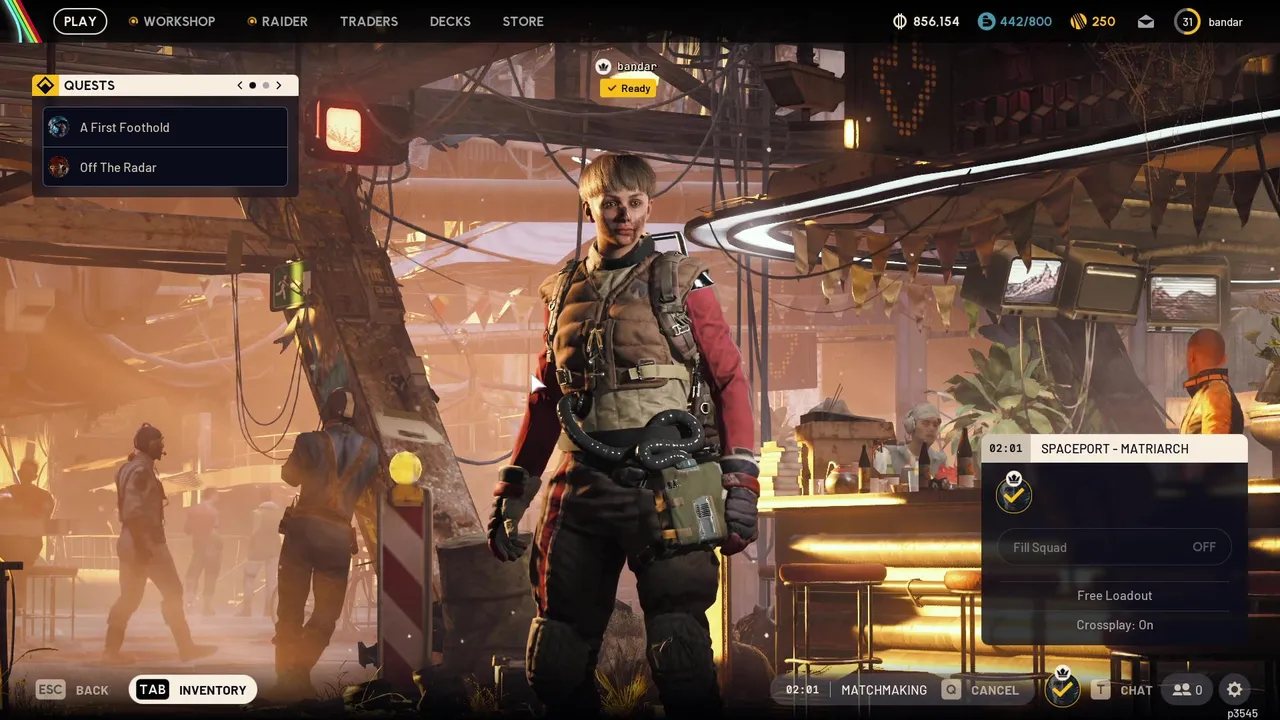
Task: Toggle the Fill Squad option
Action: click(x=1114, y=547)
